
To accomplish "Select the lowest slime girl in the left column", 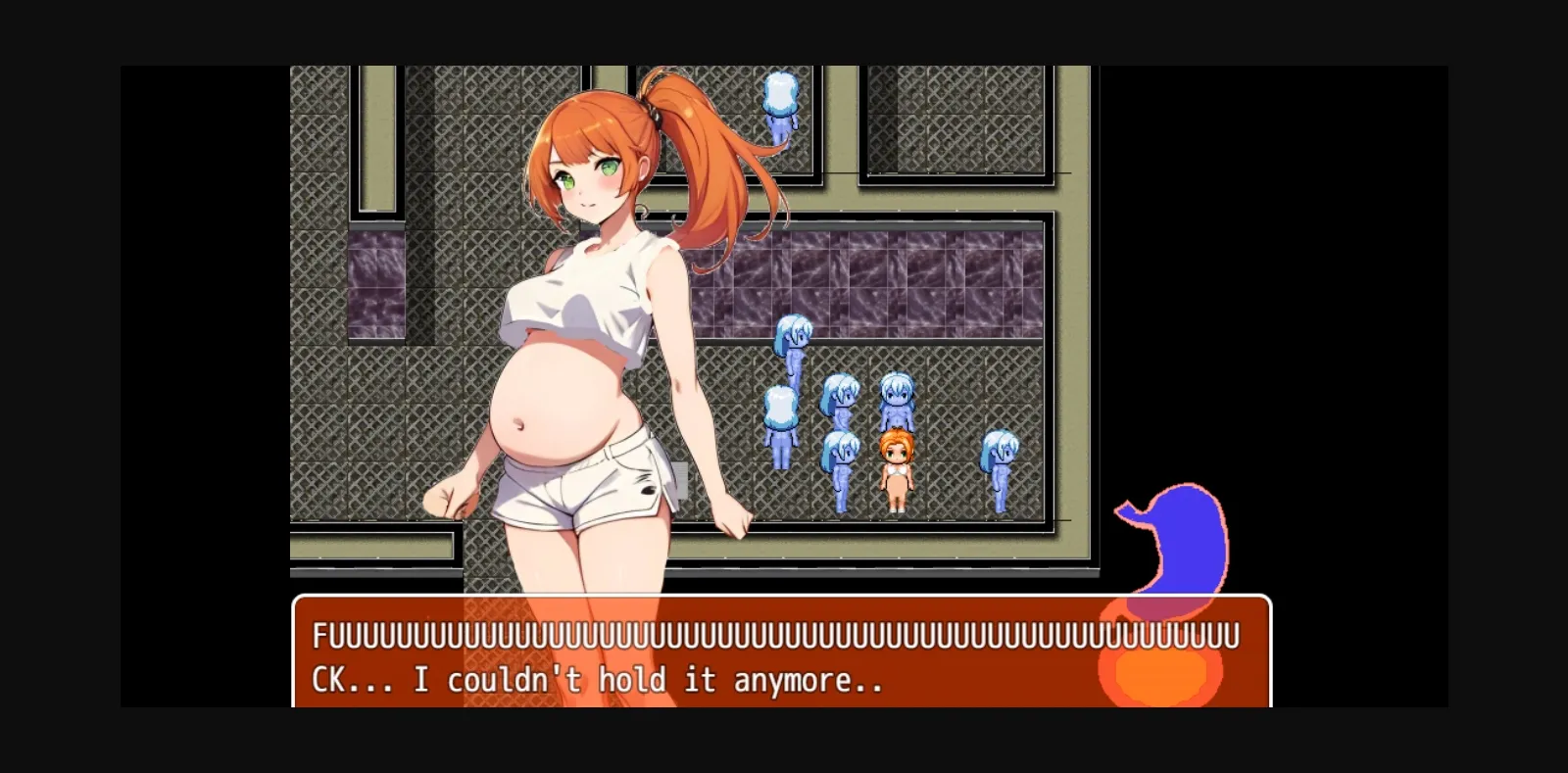I will 779,416.
